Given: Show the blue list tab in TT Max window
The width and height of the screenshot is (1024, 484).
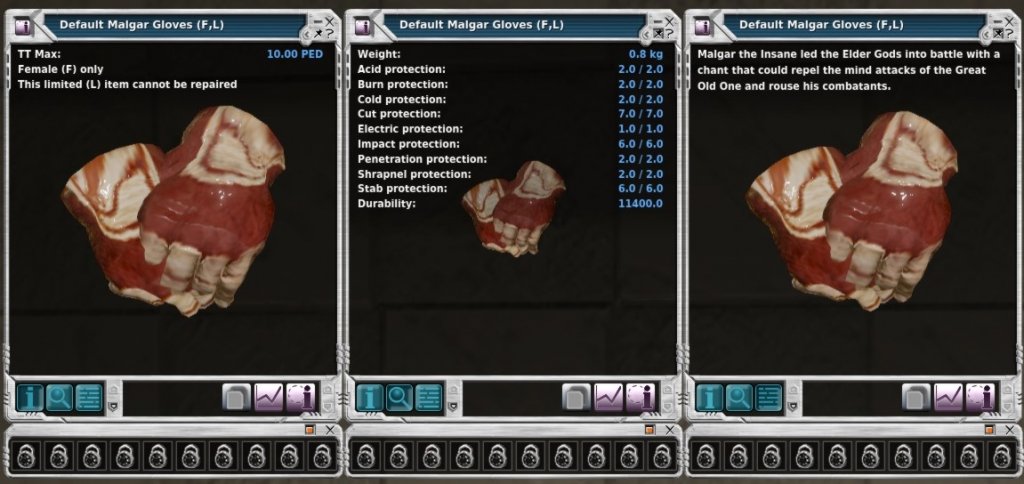Looking at the screenshot, I should coord(90,397).
